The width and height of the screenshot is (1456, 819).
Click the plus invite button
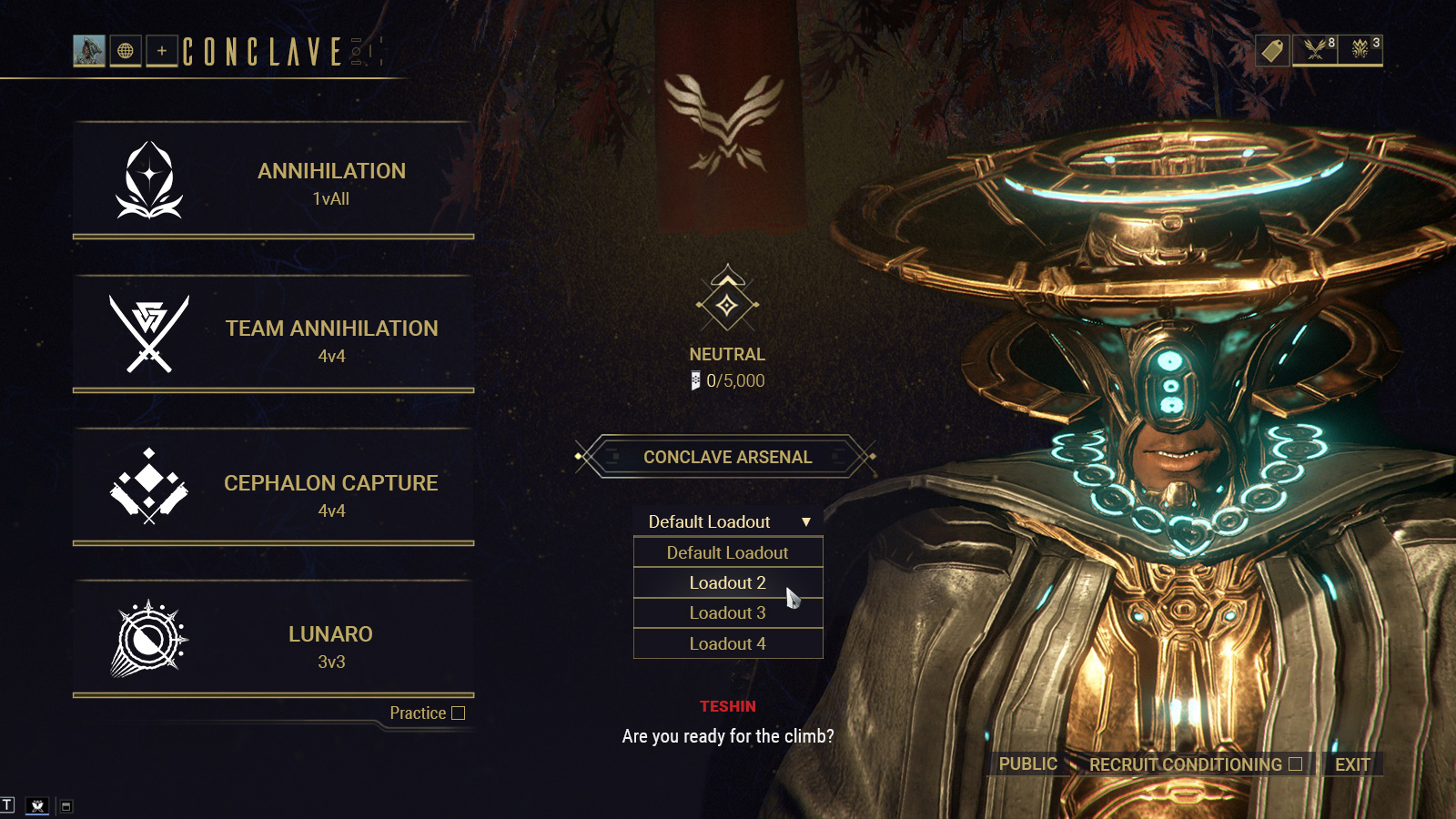pos(162,51)
